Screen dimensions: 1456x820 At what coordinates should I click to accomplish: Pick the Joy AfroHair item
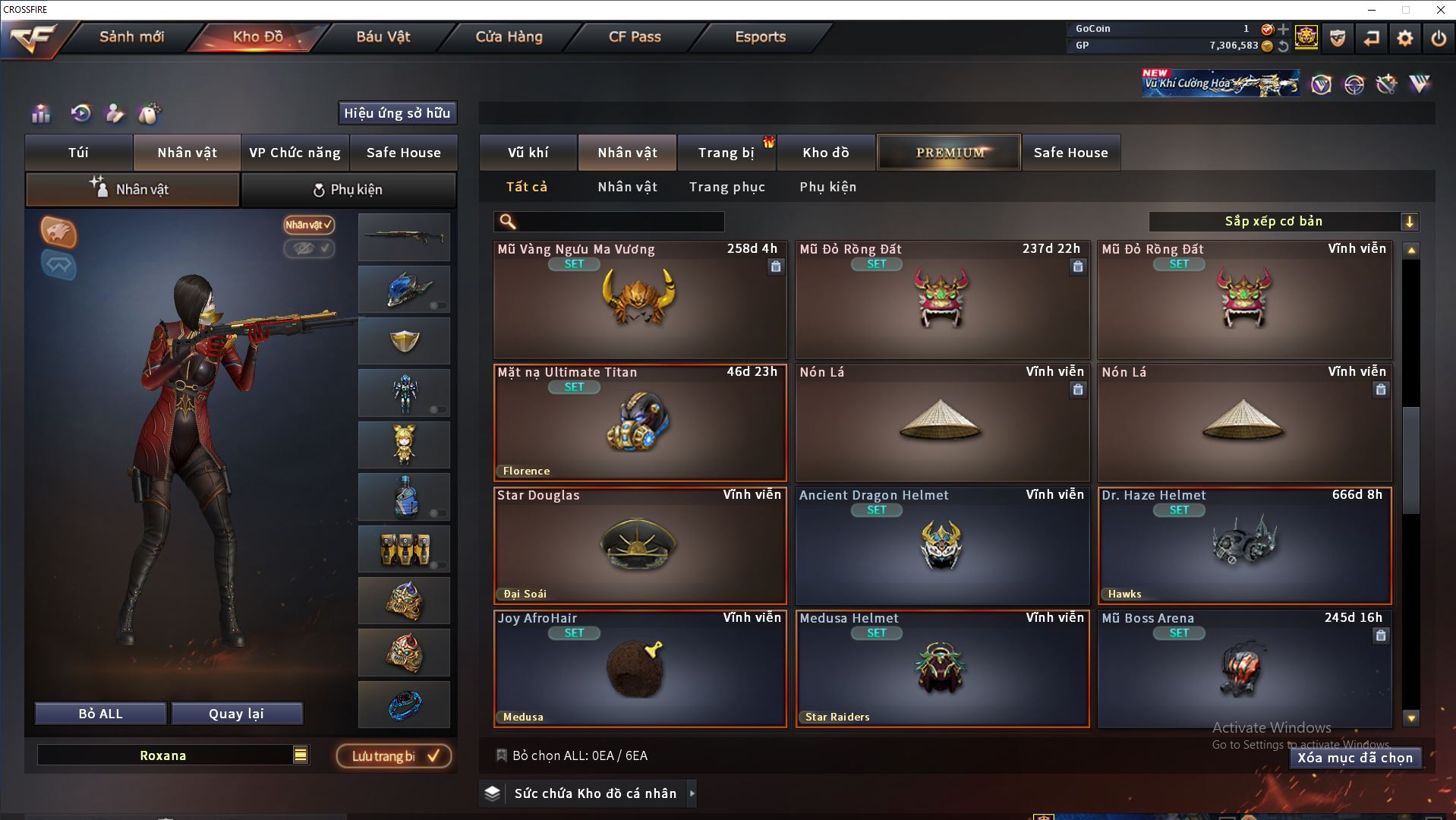(639, 669)
